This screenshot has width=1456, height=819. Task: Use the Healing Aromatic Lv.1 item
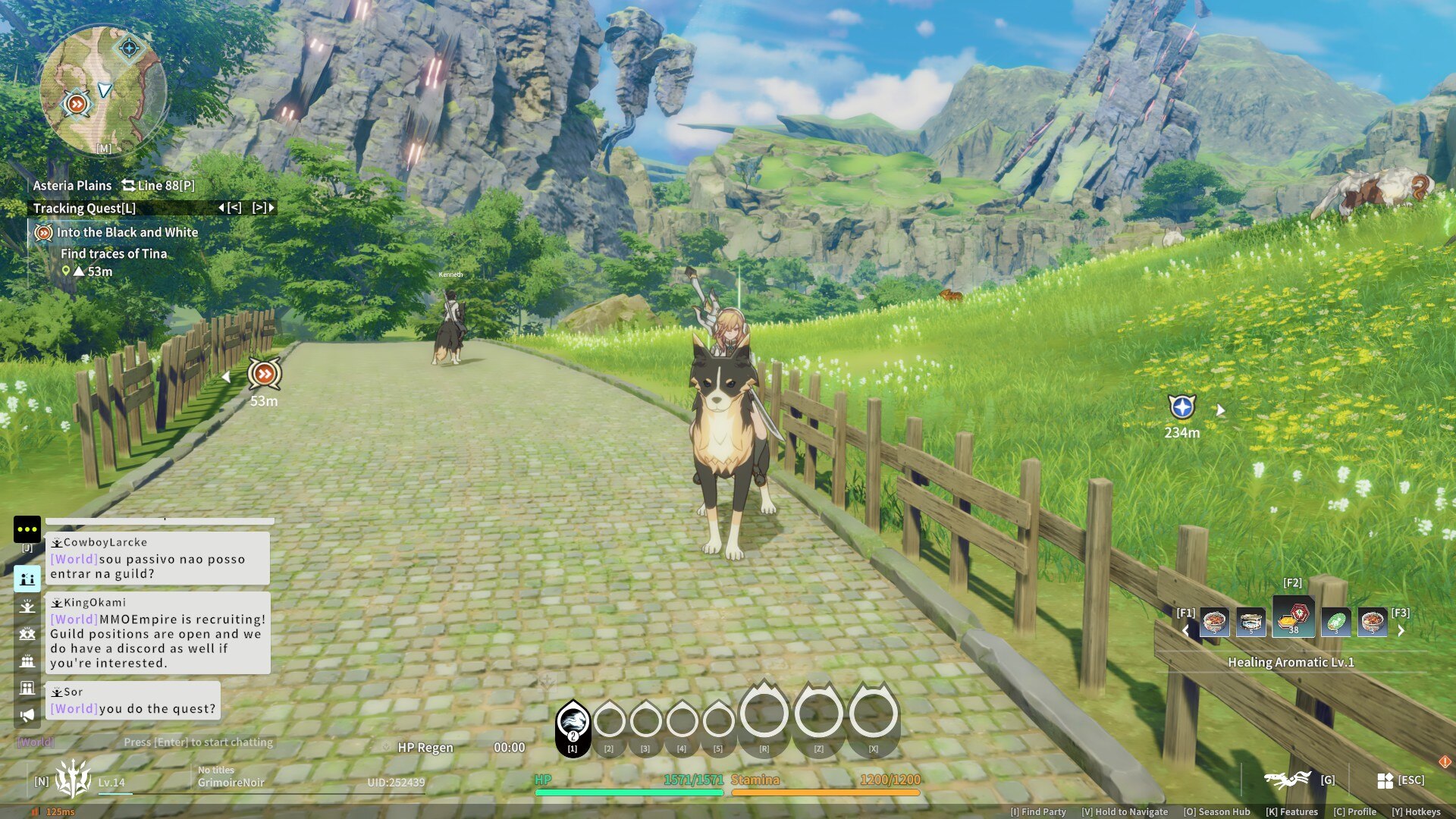click(1293, 619)
